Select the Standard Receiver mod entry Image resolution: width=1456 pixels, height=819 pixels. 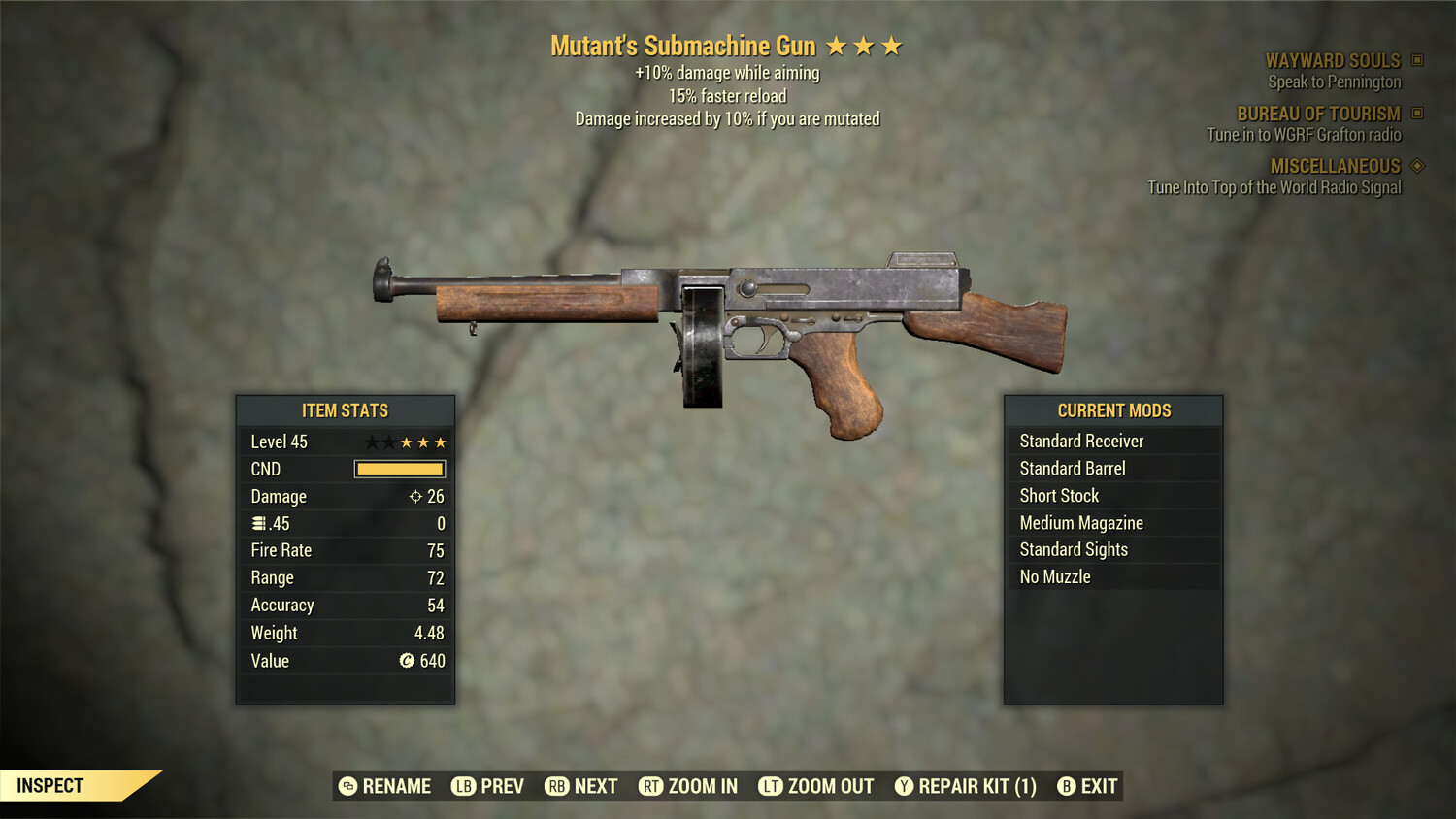pyautogui.click(x=1081, y=441)
